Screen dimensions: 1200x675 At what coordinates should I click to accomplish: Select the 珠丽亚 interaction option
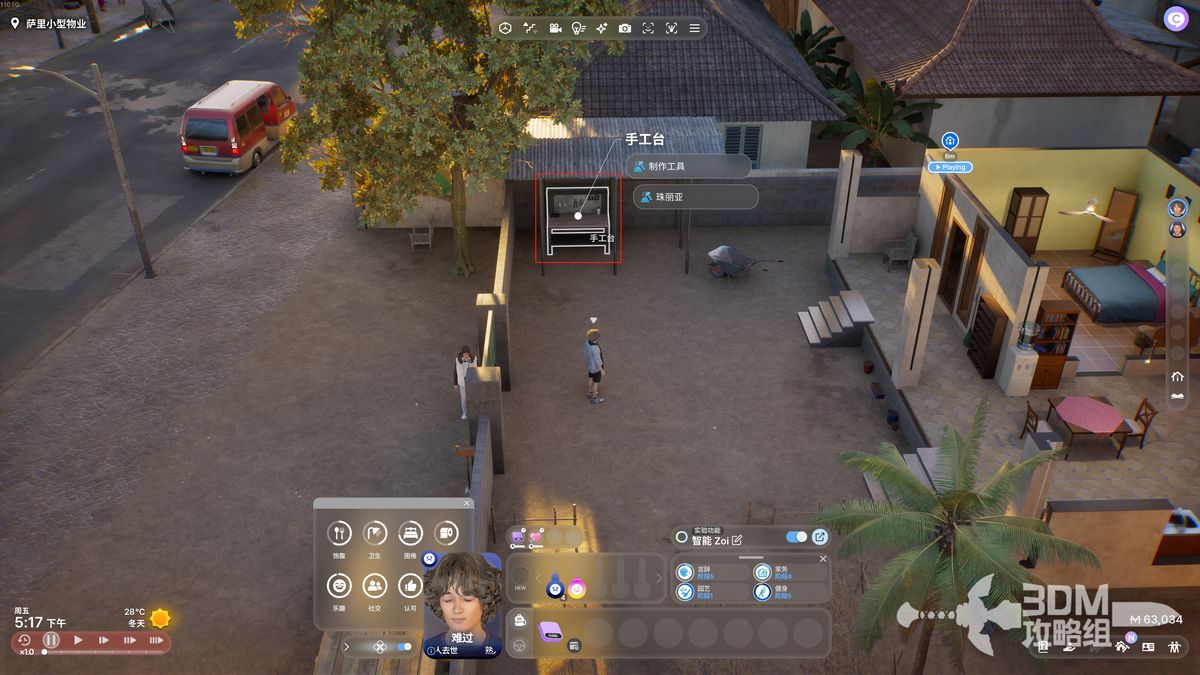tap(695, 197)
